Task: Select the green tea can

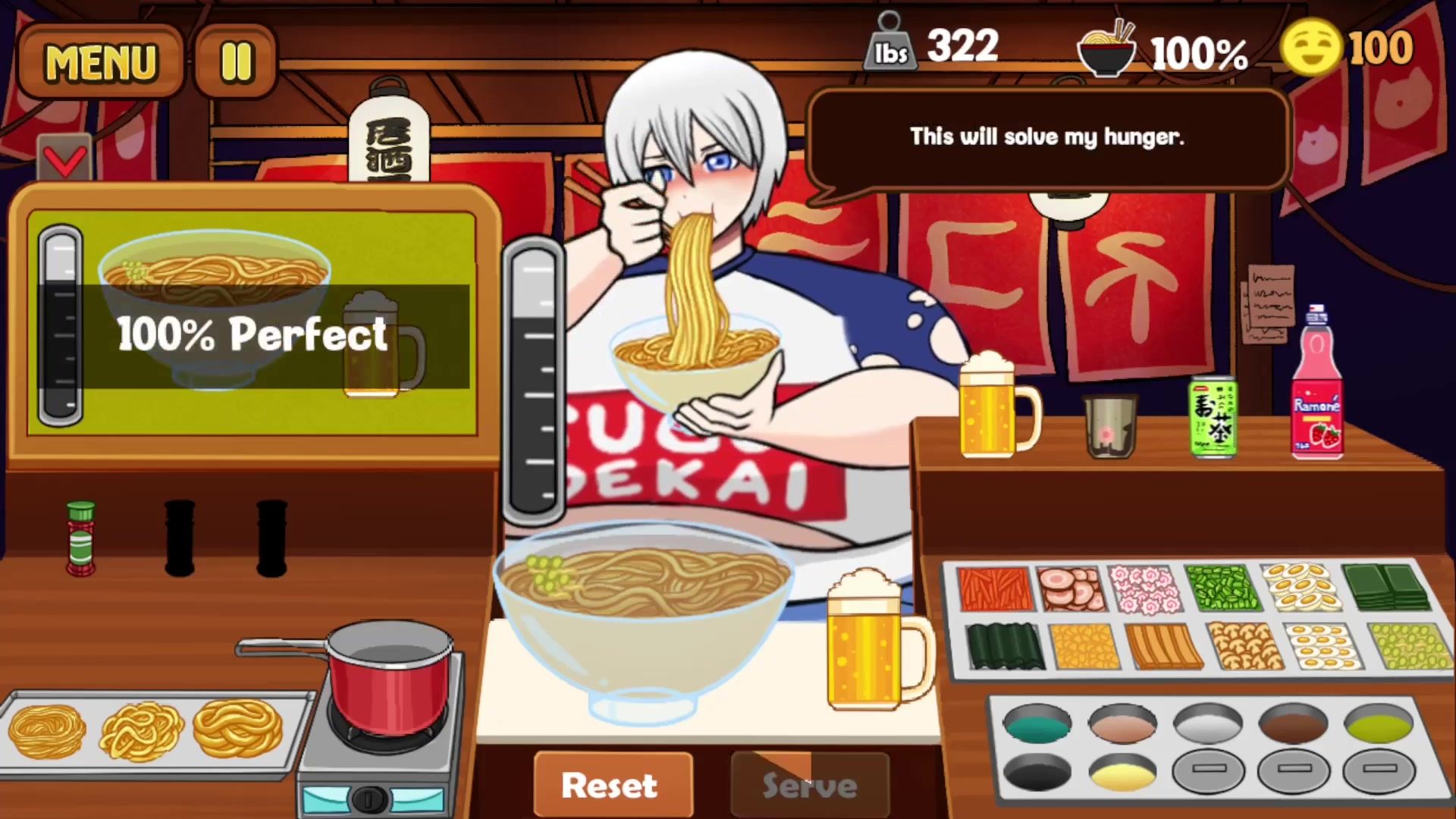Action: [x=1213, y=417]
